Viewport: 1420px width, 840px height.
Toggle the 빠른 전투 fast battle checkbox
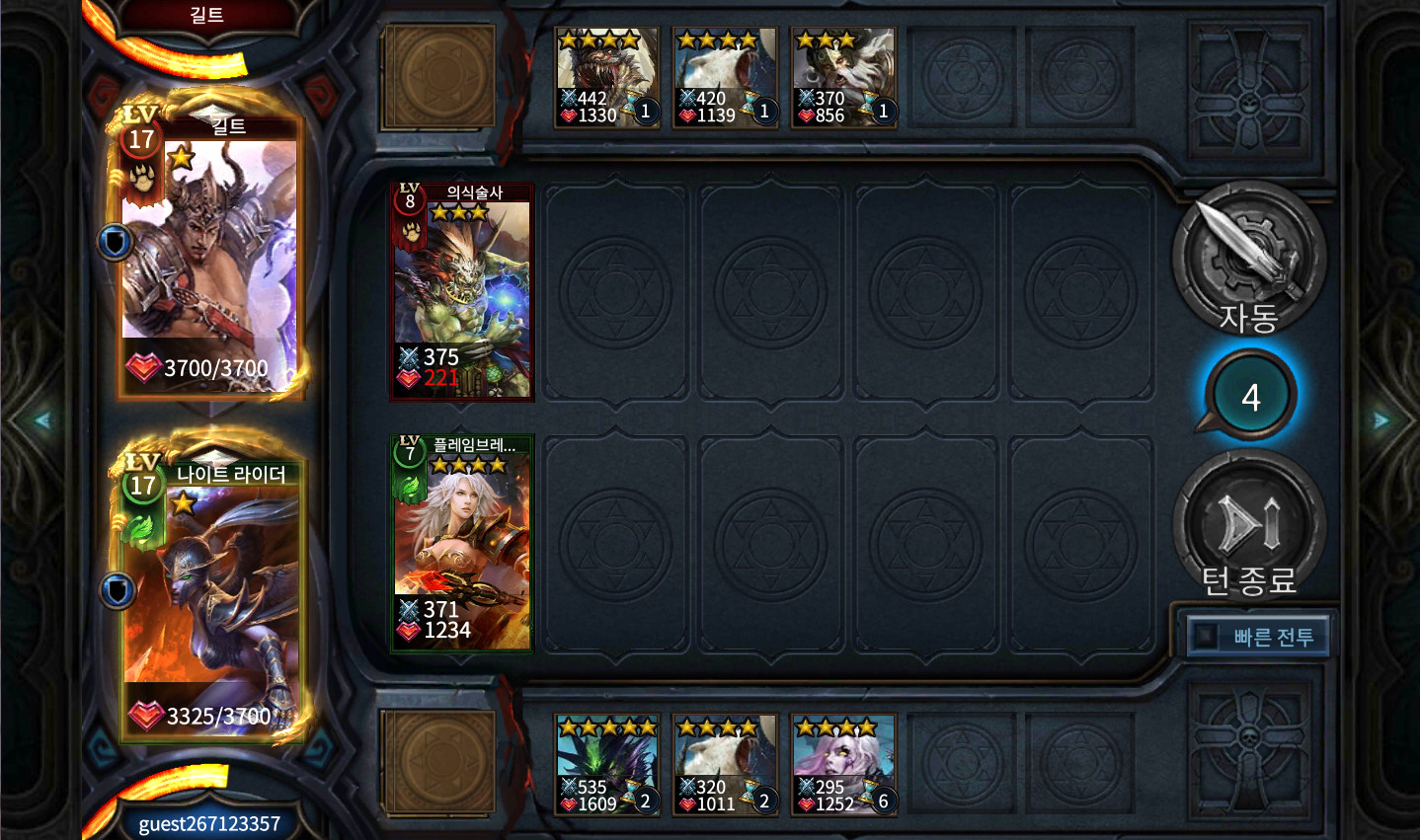[x=1205, y=637]
